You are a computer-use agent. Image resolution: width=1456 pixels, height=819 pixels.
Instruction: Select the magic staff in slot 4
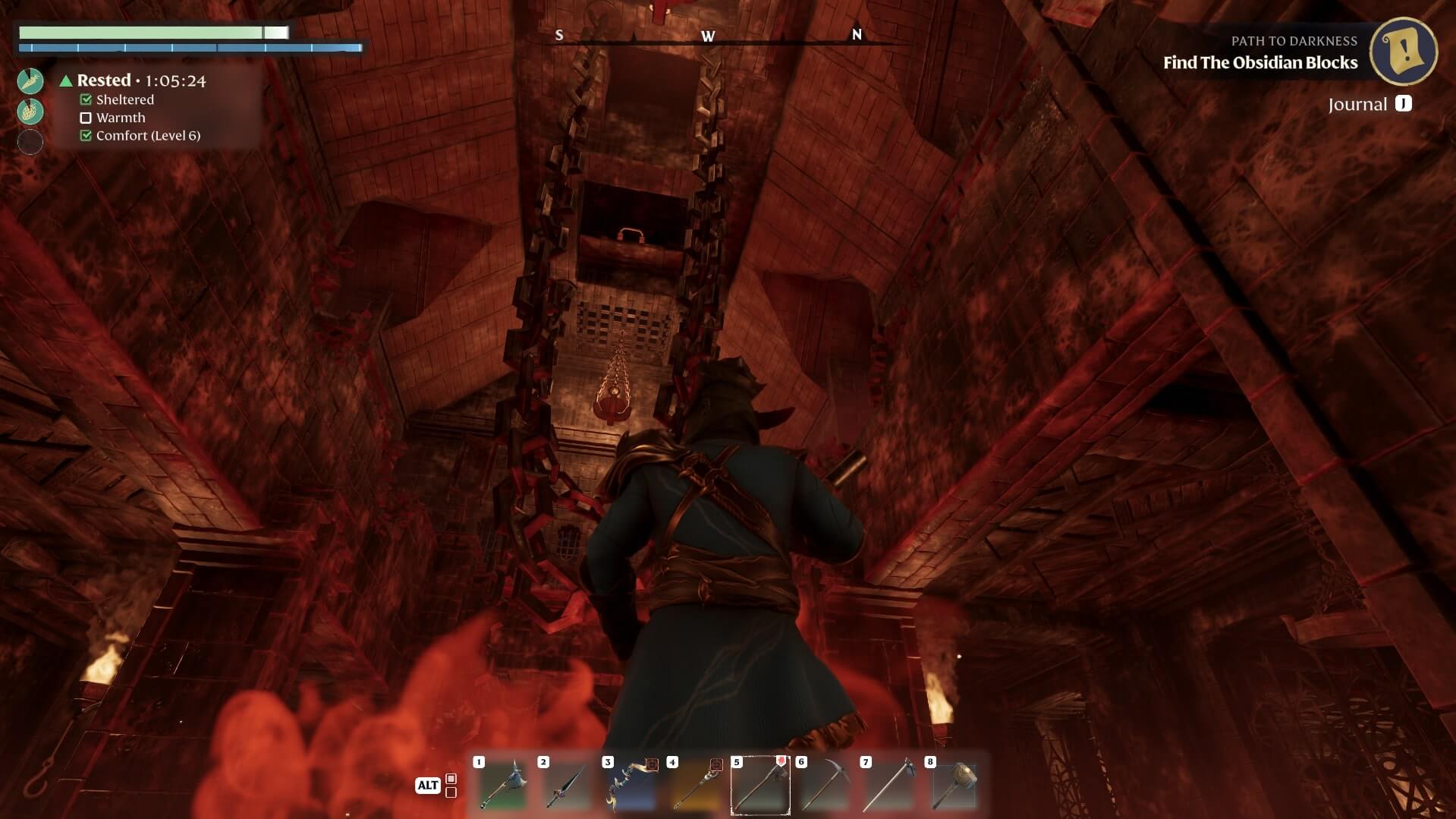696,785
